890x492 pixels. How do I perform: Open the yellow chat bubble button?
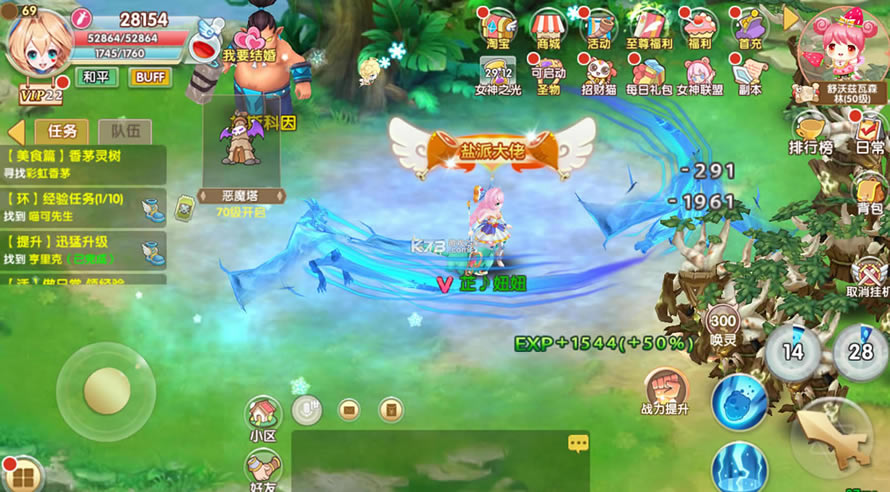click(x=578, y=443)
